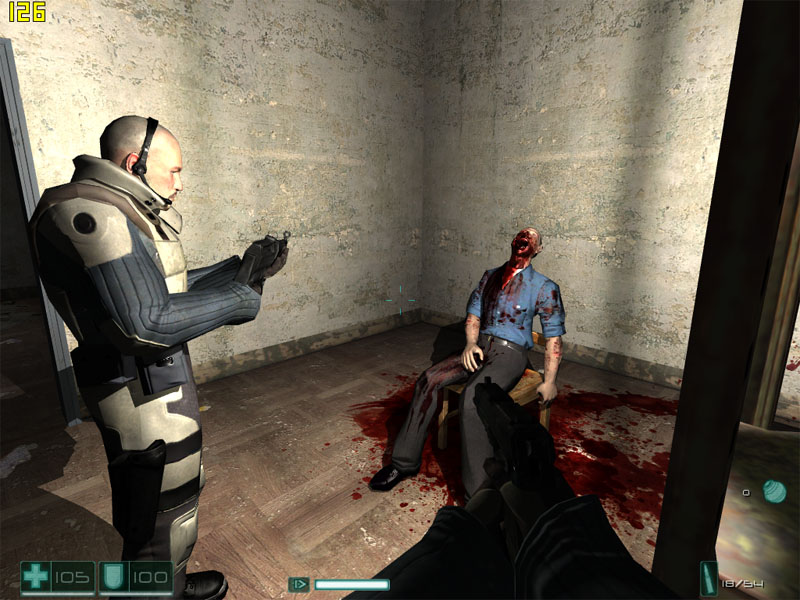Click the flashlight battery icon
This screenshot has height=600, width=800.
[x=299, y=584]
